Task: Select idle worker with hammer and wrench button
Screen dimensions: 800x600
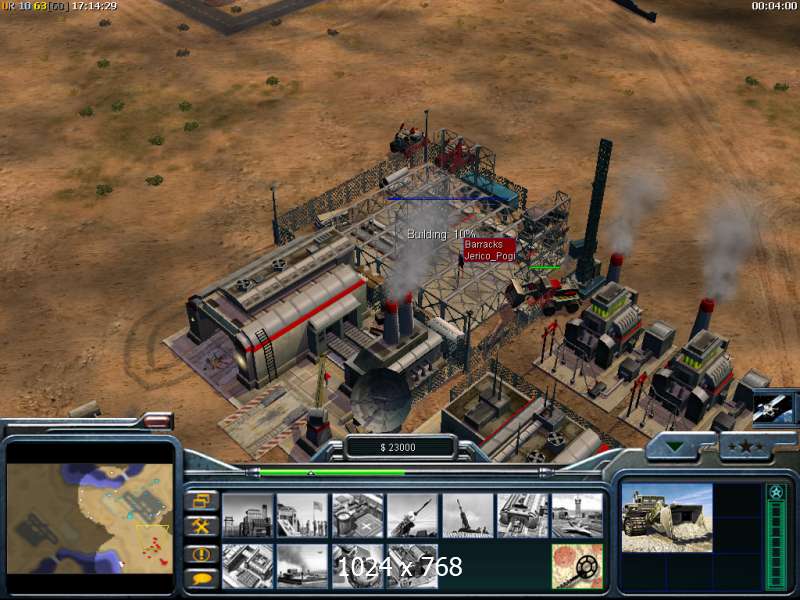Action: pyautogui.click(x=201, y=526)
